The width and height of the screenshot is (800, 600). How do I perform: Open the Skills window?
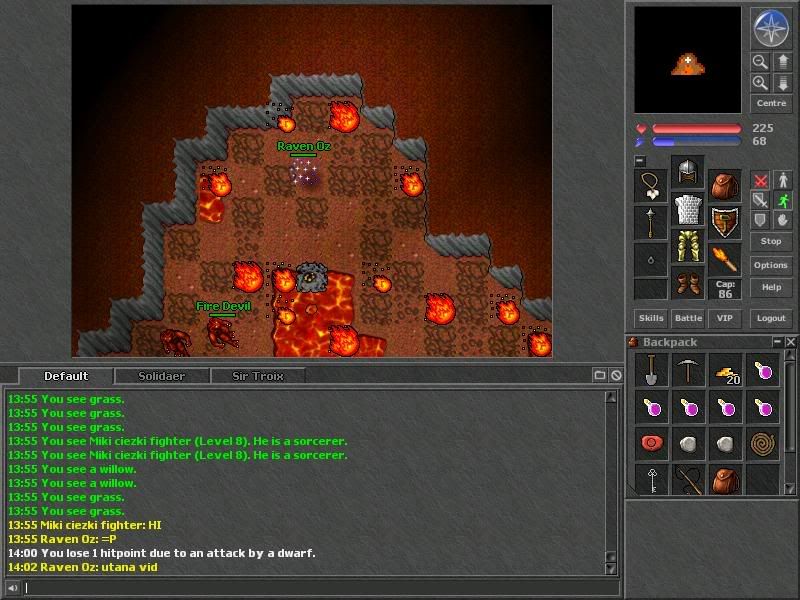pyautogui.click(x=651, y=318)
